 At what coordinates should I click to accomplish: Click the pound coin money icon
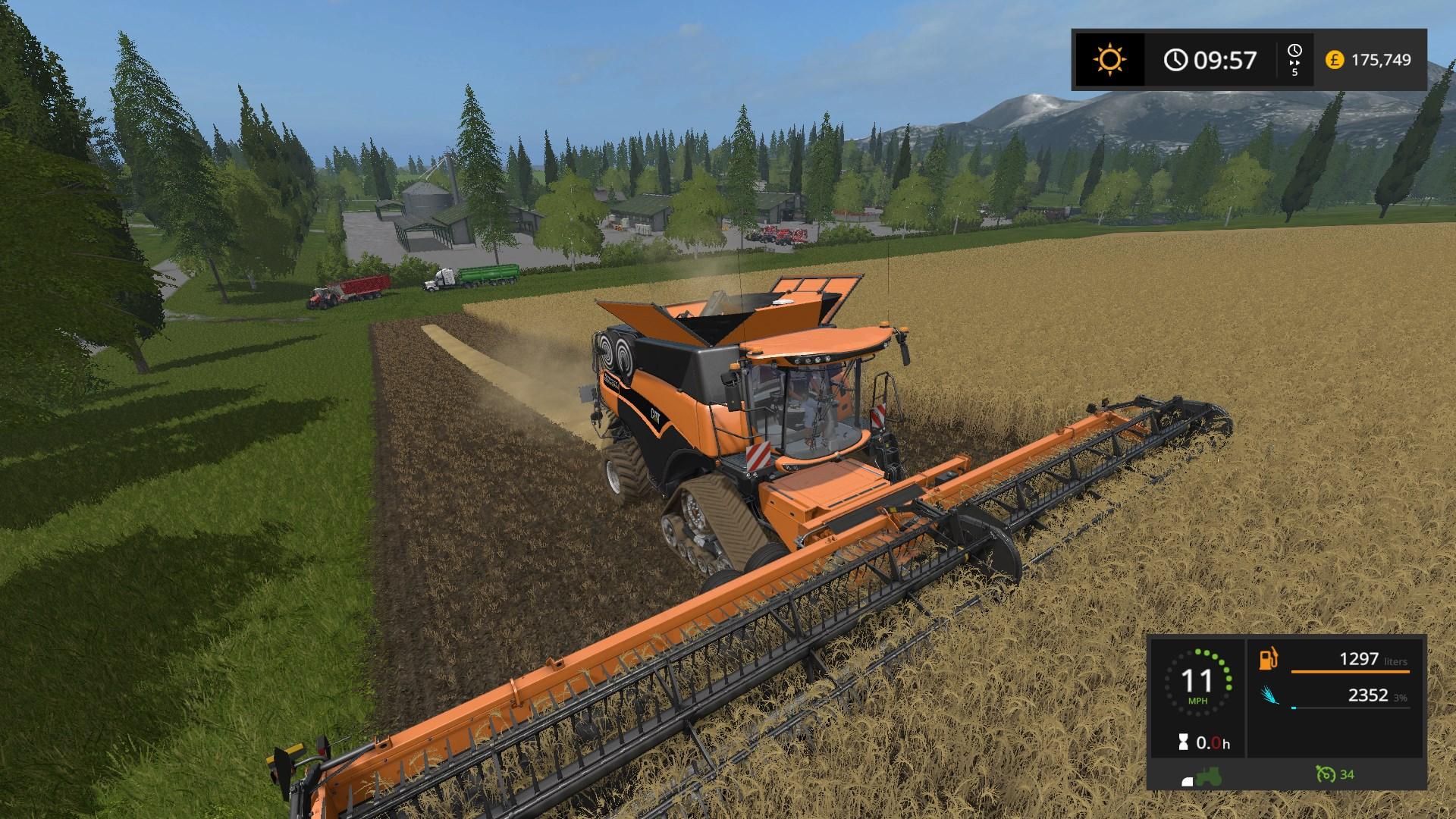coord(1335,60)
